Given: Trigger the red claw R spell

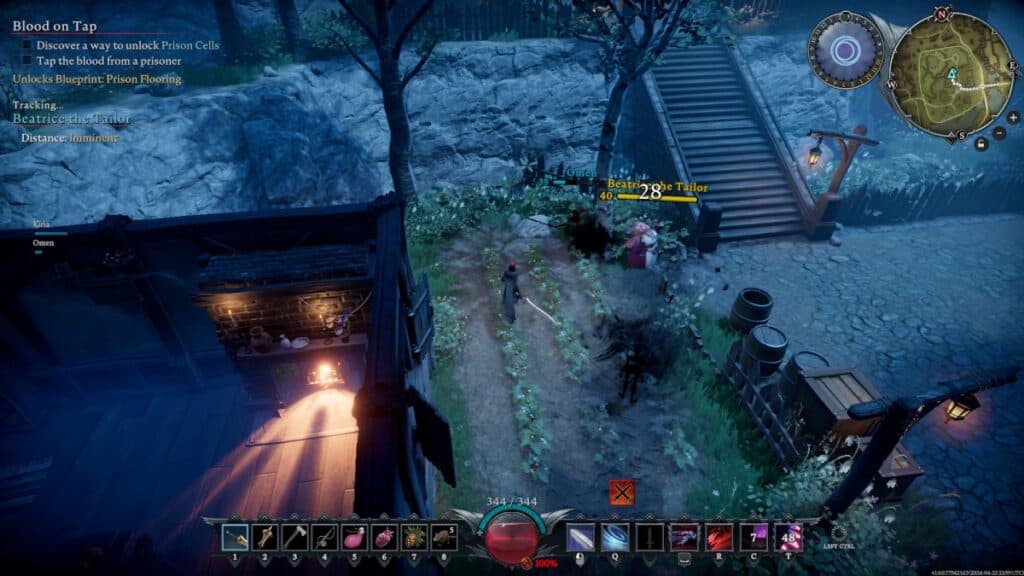Looking at the screenshot, I should point(719,537).
